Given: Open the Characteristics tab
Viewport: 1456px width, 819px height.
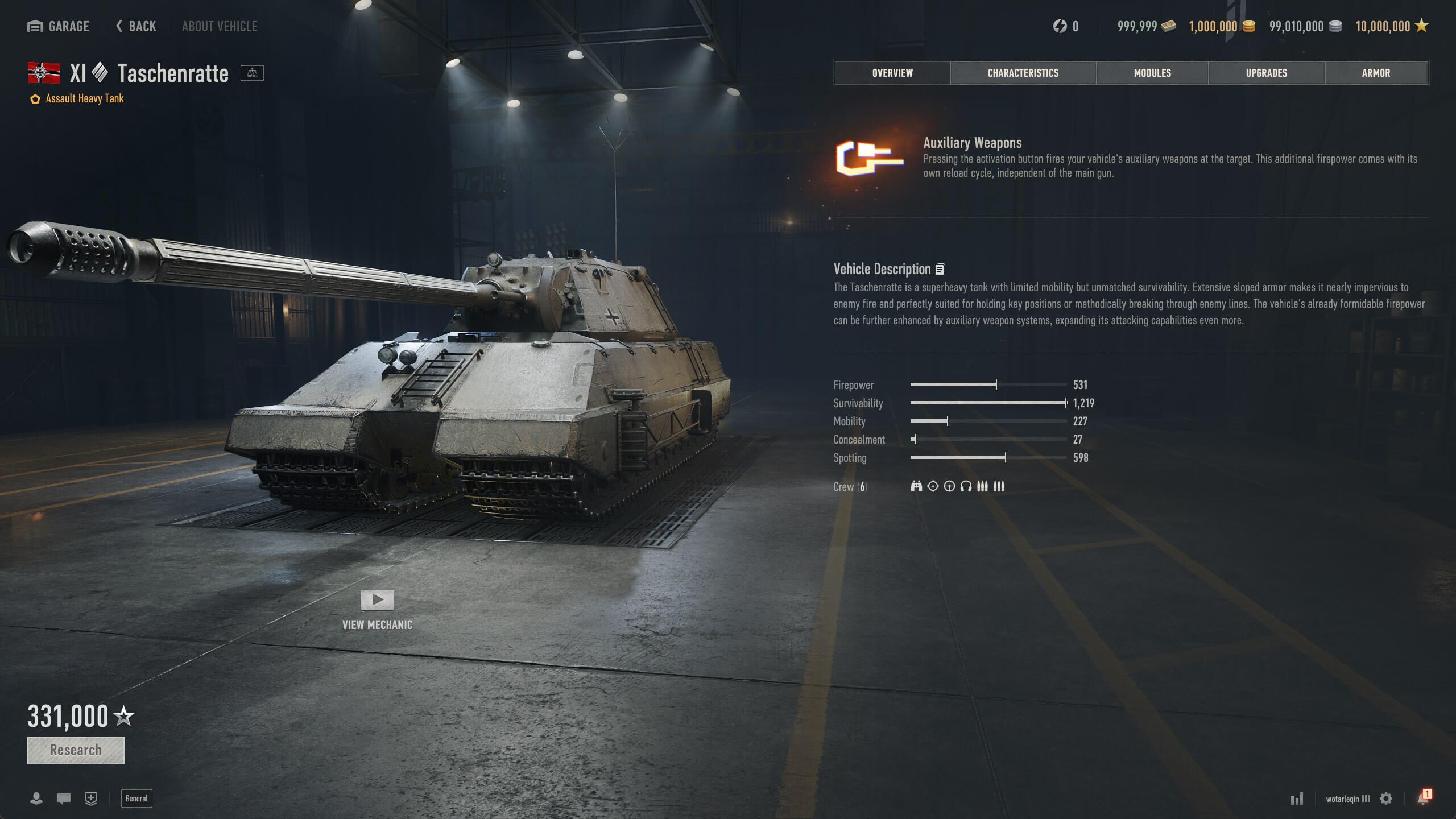Looking at the screenshot, I should [x=1023, y=73].
